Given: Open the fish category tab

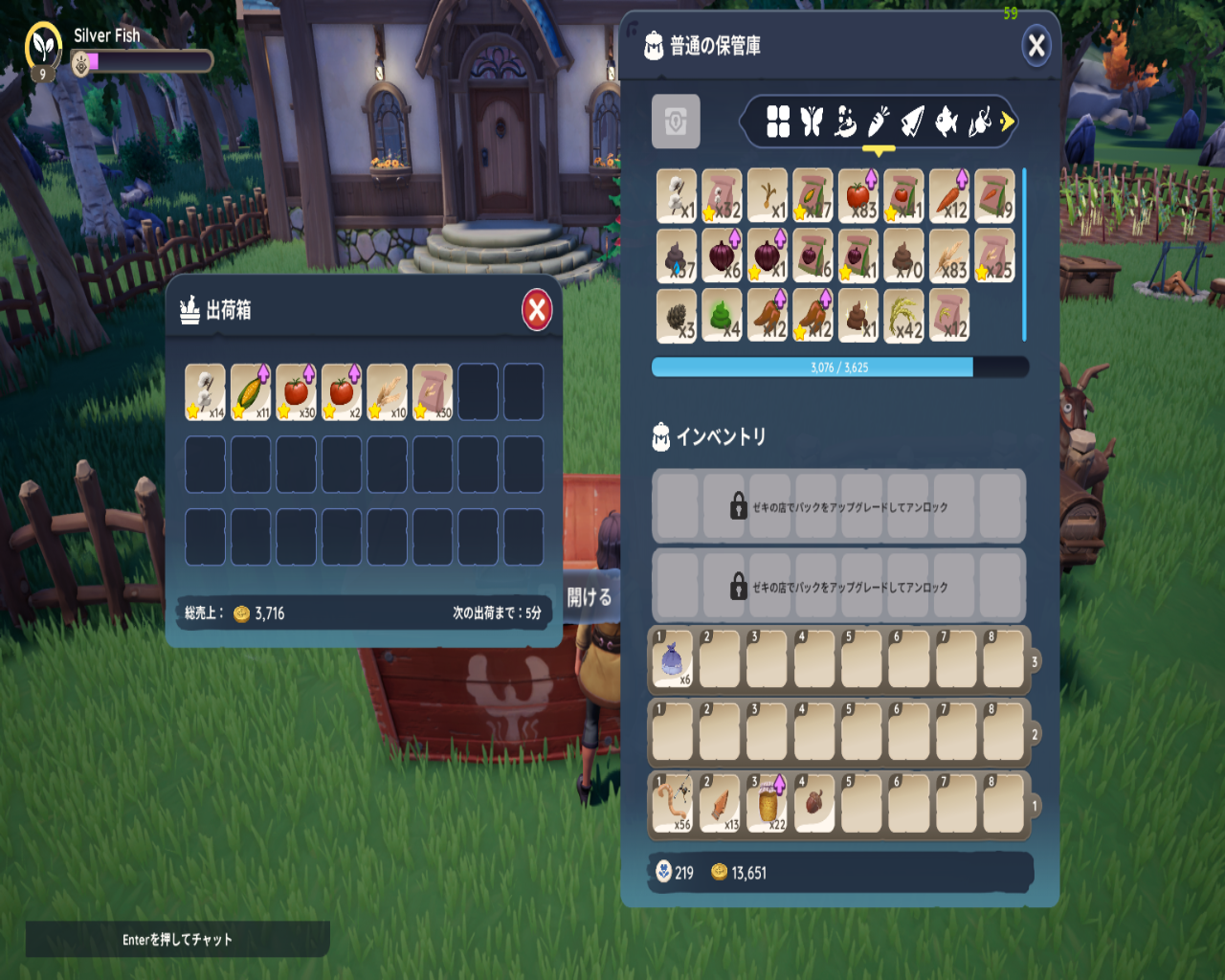Looking at the screenshot, I should point(946,122).
